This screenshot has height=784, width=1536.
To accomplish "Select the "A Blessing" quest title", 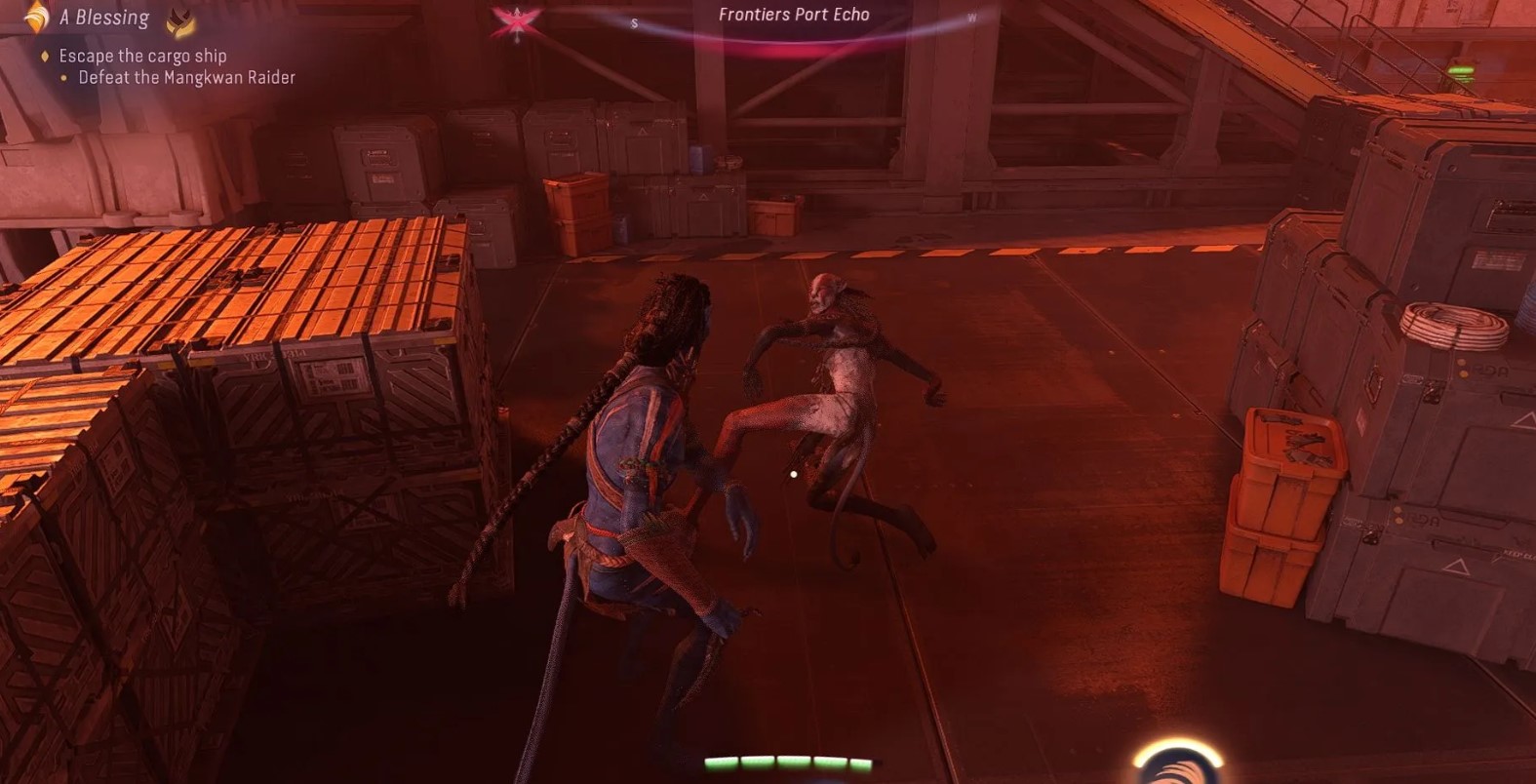I will click(x=104, y=18).
